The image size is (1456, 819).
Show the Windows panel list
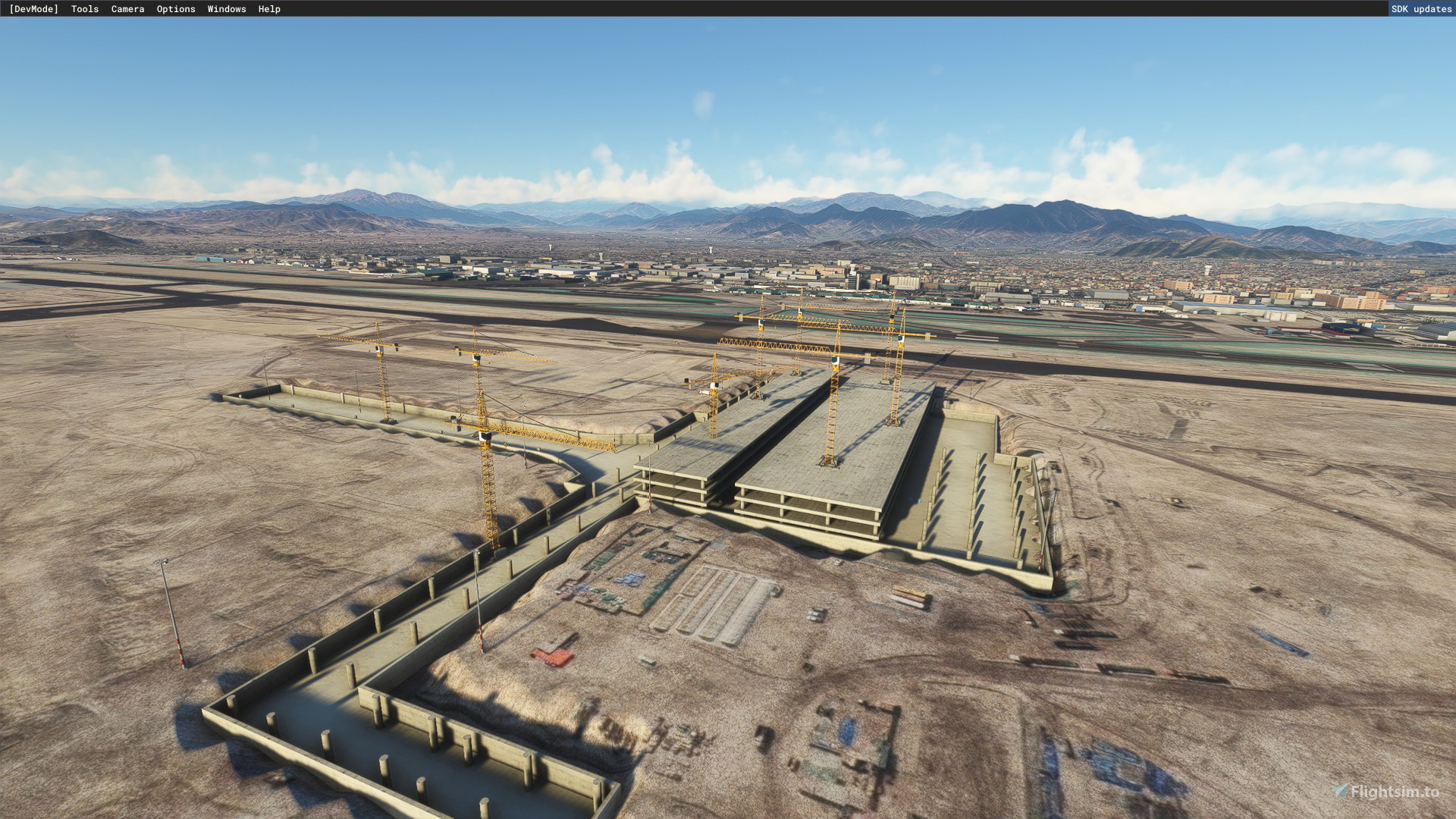[226, 9]
